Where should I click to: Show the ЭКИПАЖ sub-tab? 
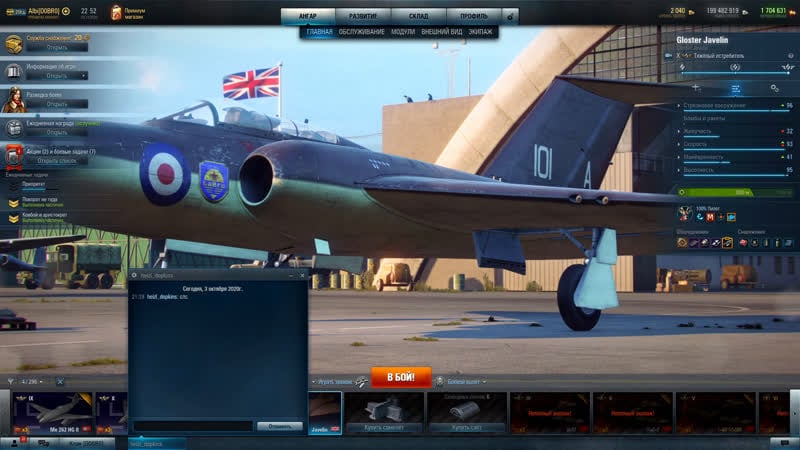point(481,32)
